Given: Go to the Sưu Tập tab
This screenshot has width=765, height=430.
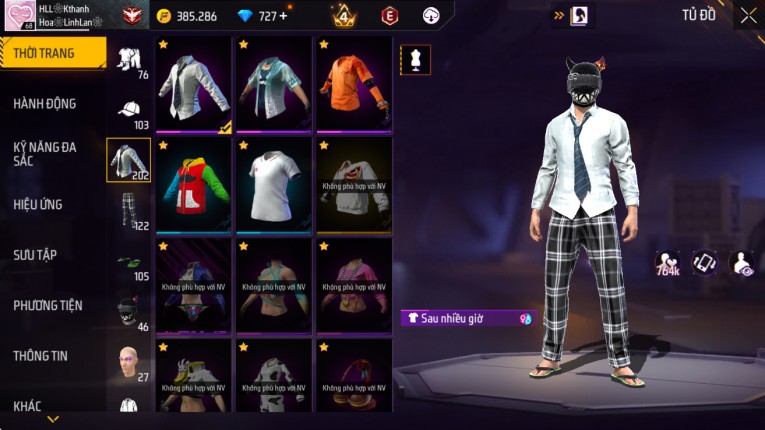Looking at the screenshot, I should 35,255.
